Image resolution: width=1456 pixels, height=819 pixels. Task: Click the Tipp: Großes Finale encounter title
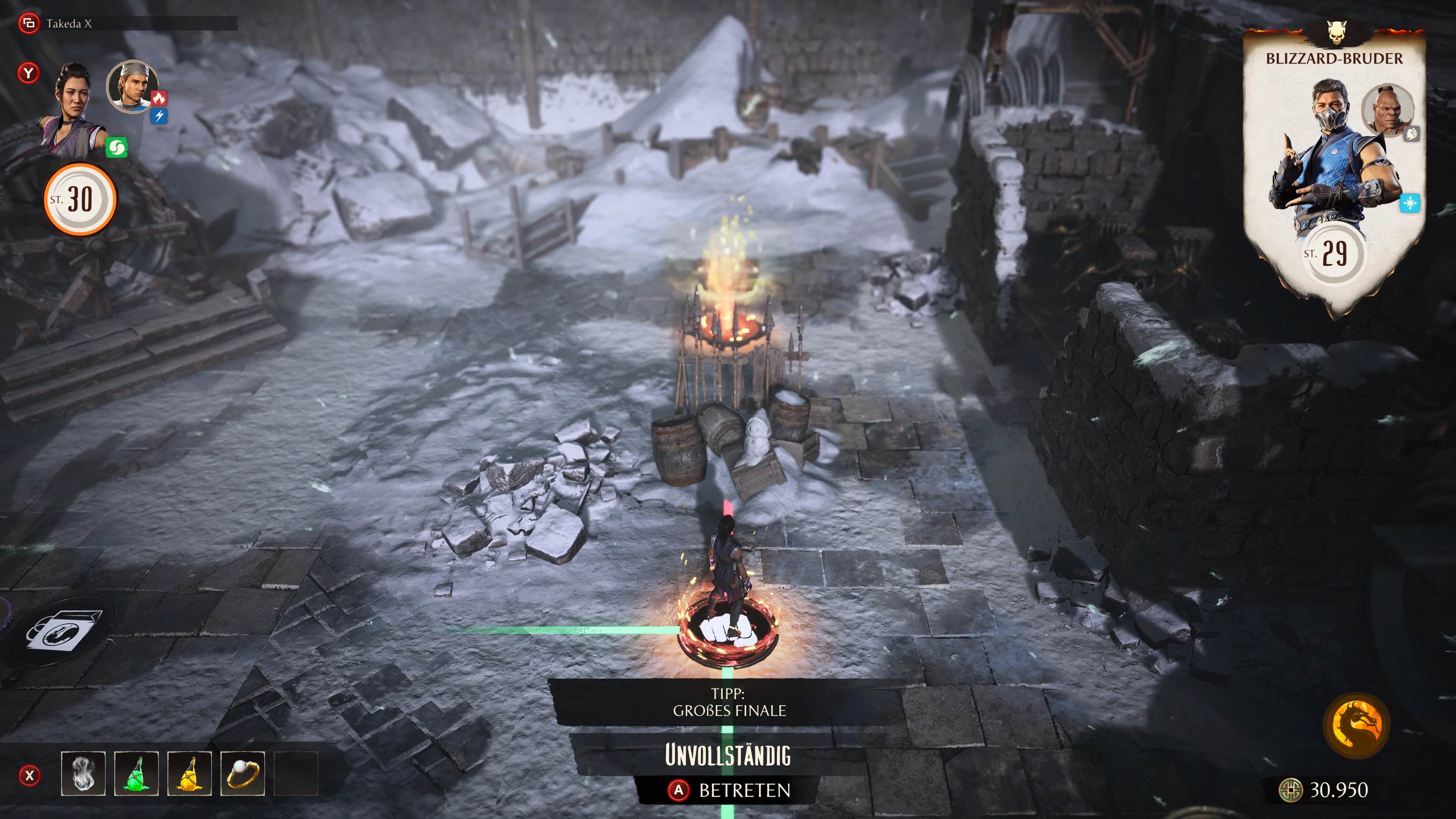[x=728, y=702]
